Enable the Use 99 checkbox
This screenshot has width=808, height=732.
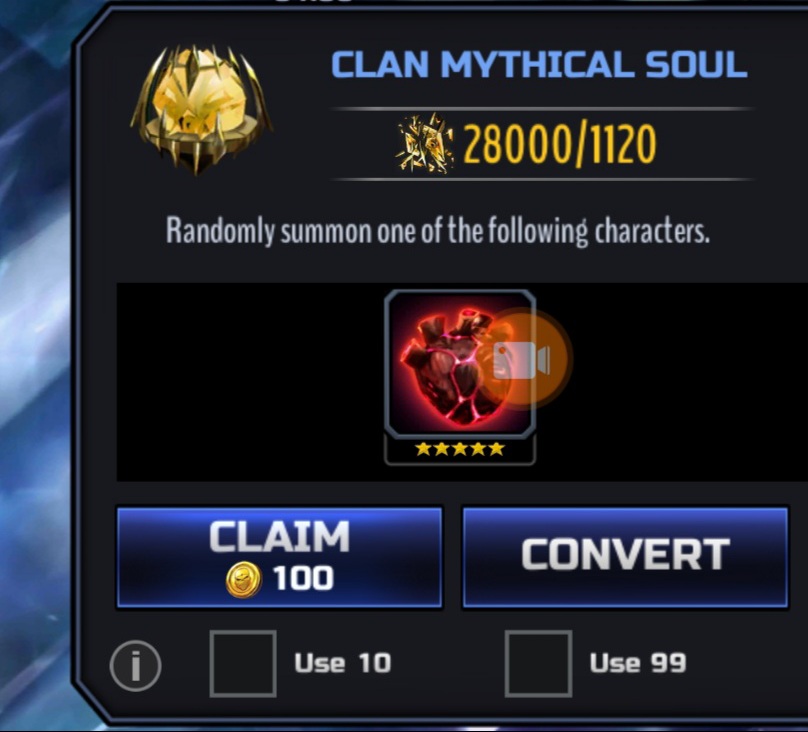coord(538,663)
